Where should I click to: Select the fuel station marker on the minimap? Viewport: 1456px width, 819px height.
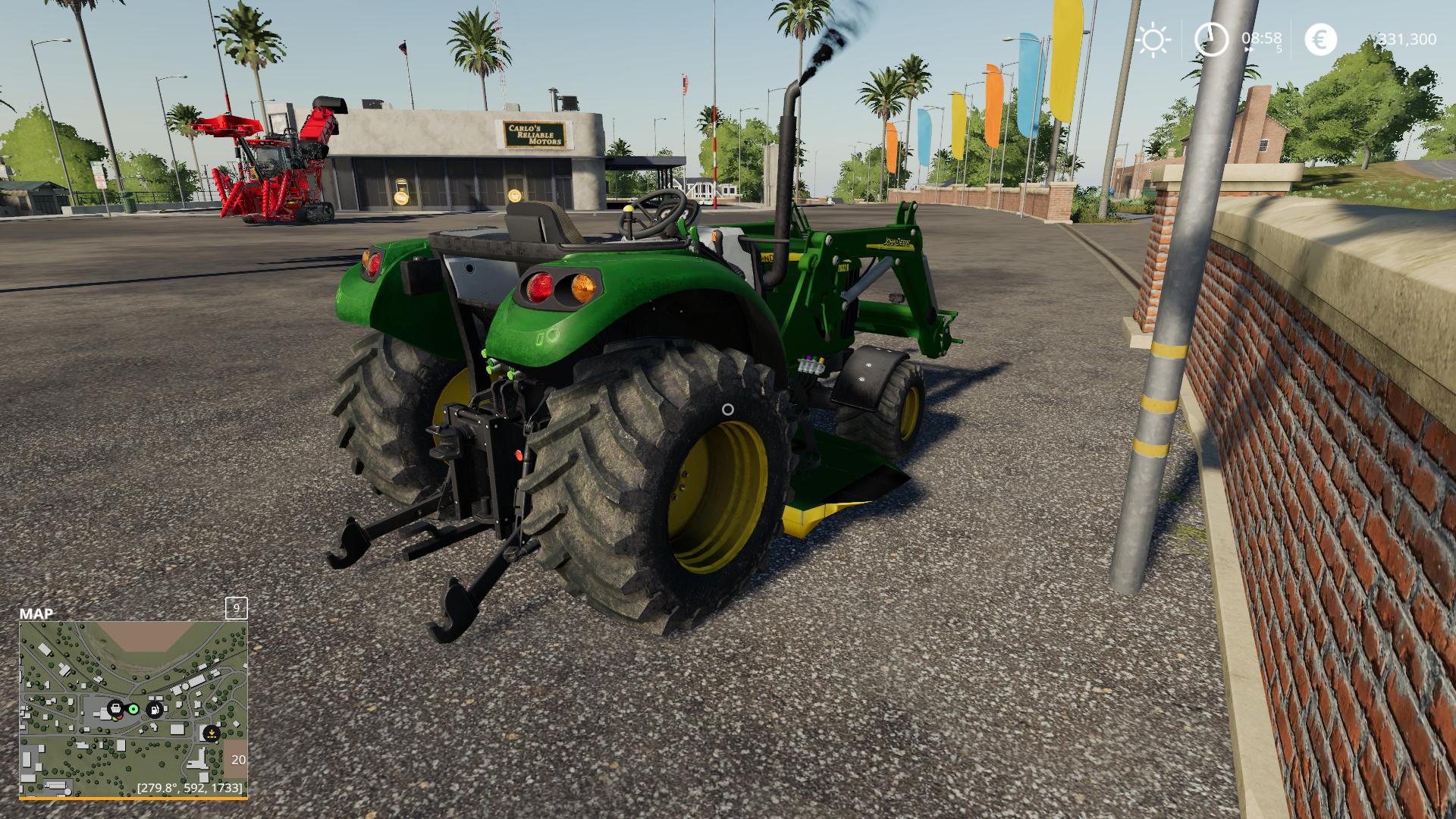click(155, 710)
